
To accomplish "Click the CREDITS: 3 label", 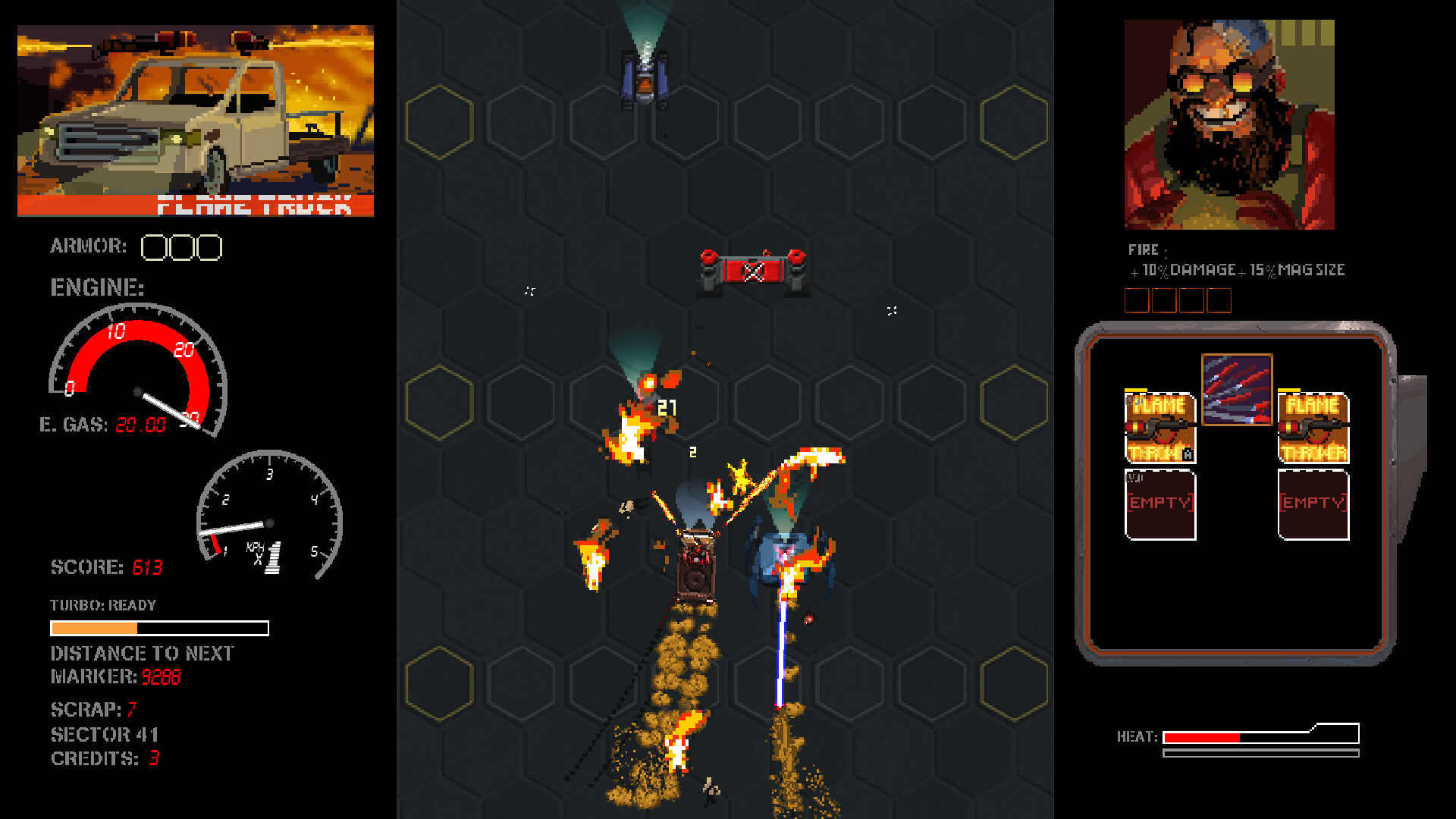I will click(103, 758).
